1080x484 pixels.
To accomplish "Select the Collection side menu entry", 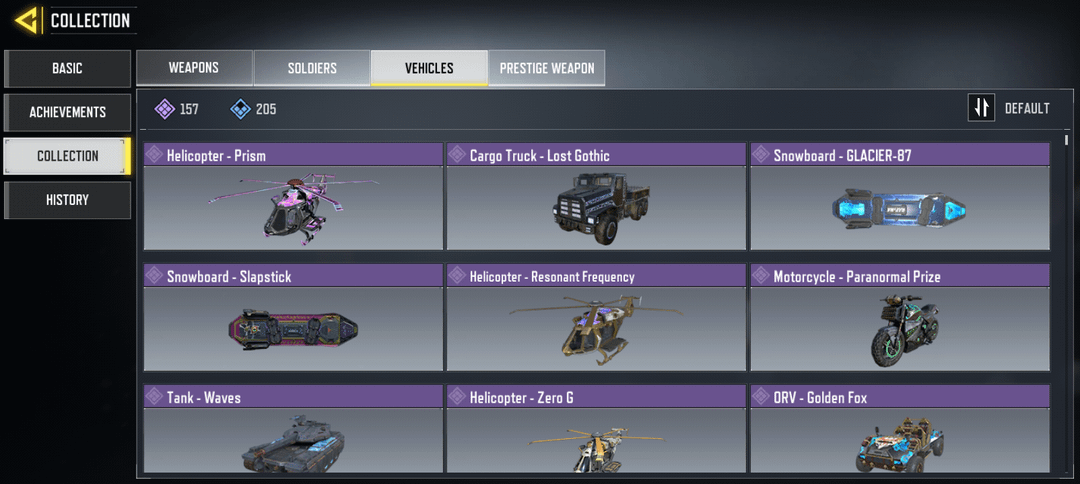I will point(67,156).
